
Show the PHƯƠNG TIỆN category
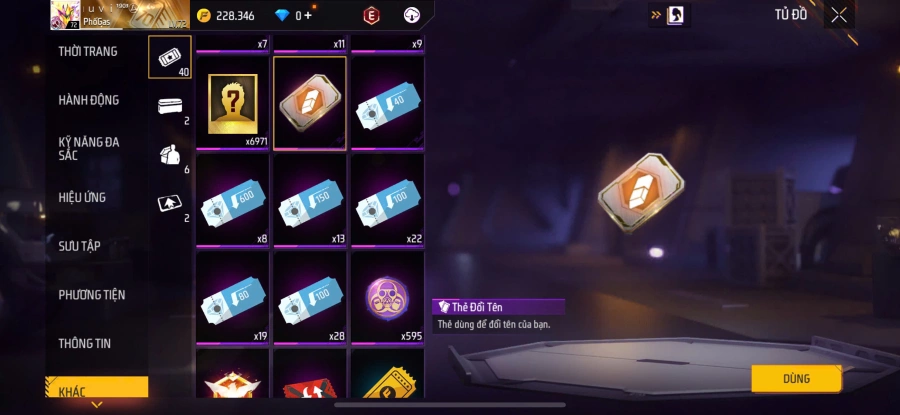pos(92,295)
